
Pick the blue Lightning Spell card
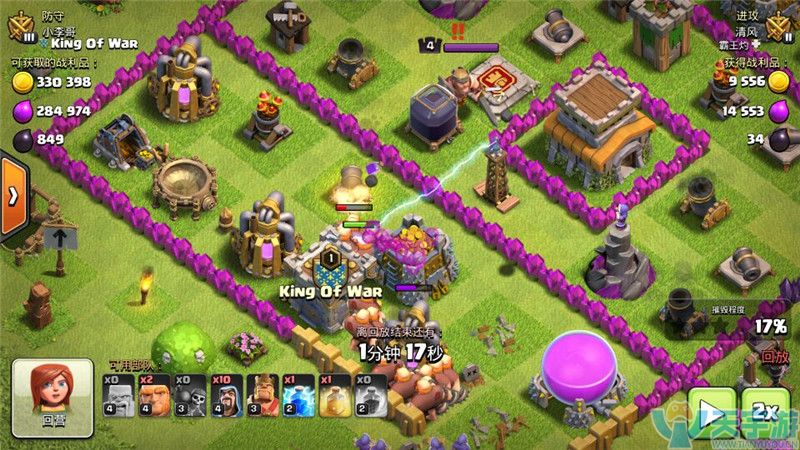point(297,394)
